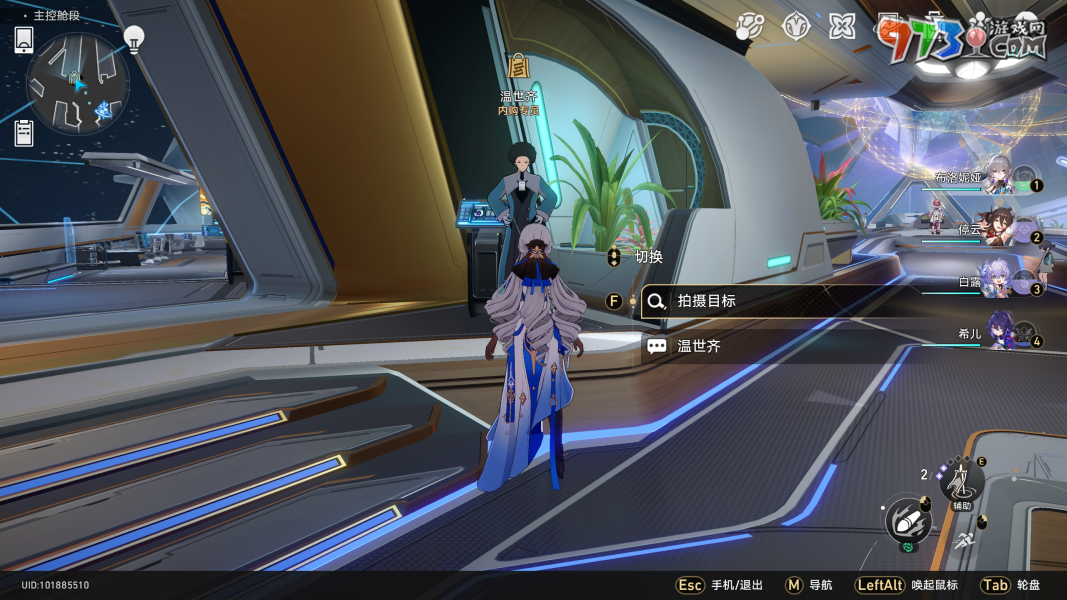Click the light bulb tutorial icon
The image size is (1067, 600).
pos(134,38)
